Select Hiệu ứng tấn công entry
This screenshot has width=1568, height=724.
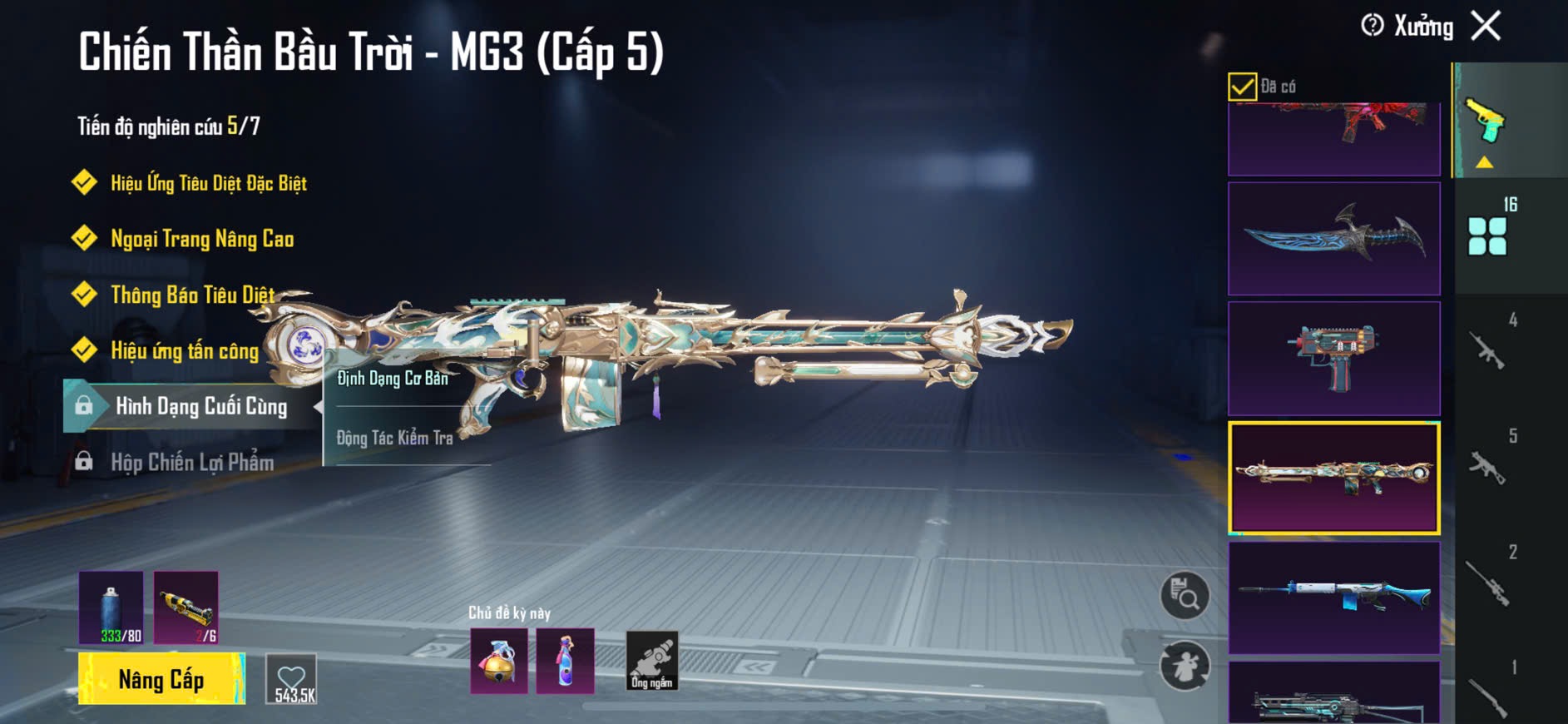click(185, 350)
